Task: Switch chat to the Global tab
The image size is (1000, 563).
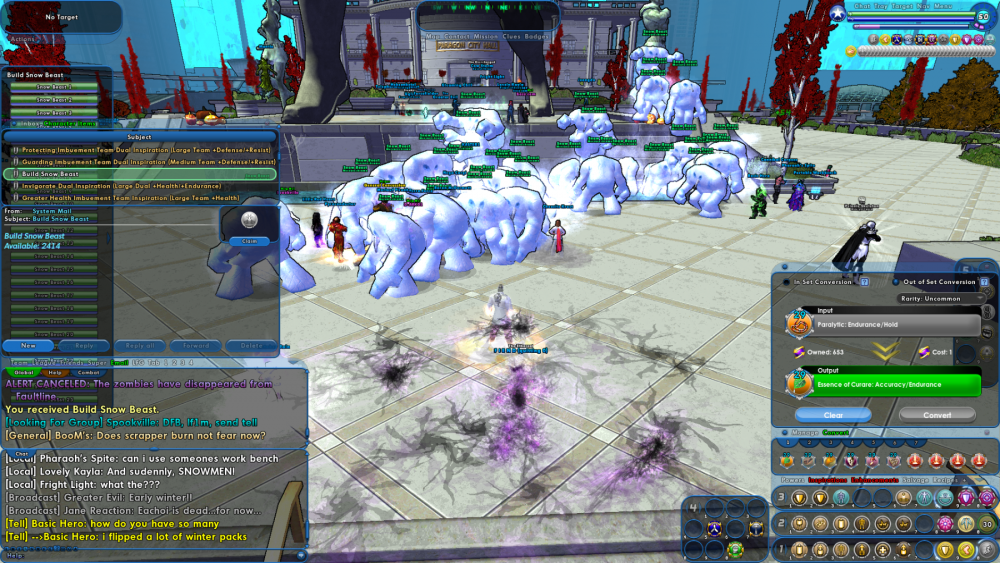Action: tap(27, 372)
